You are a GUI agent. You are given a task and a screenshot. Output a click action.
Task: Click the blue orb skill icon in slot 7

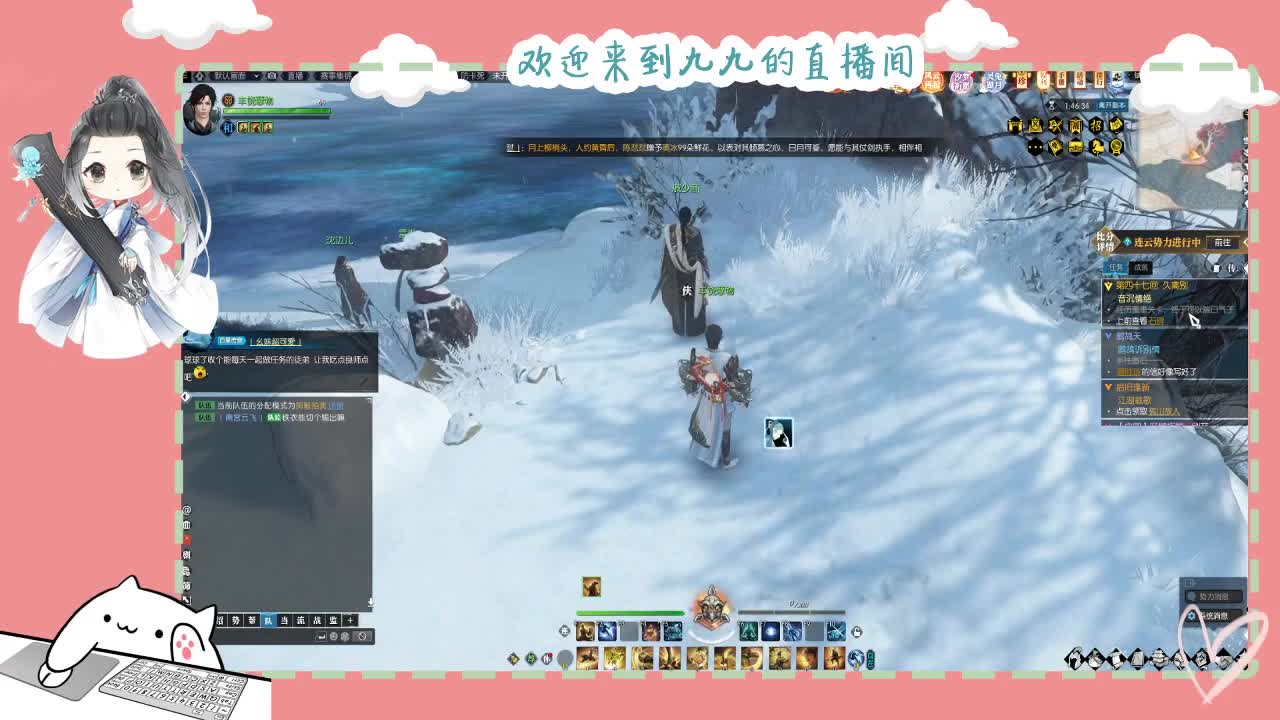click(770, 630)
